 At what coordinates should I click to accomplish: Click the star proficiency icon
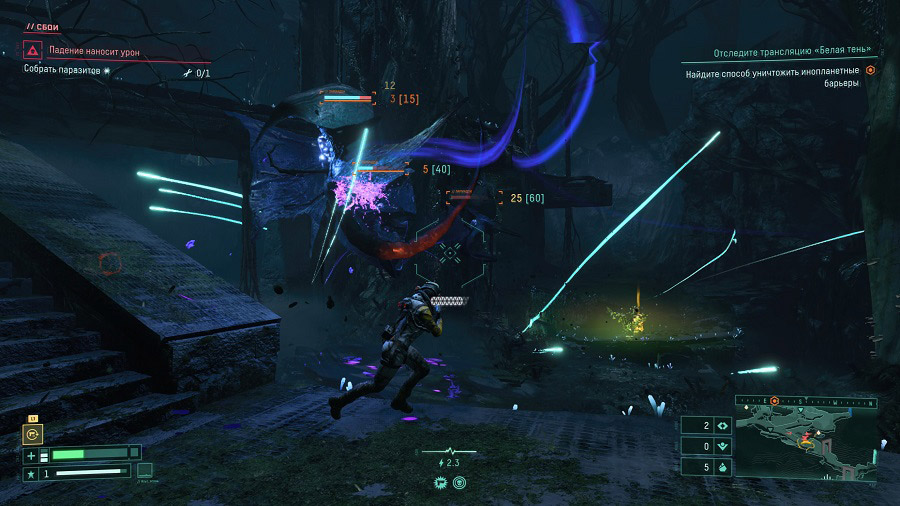[x=31, y=471]
